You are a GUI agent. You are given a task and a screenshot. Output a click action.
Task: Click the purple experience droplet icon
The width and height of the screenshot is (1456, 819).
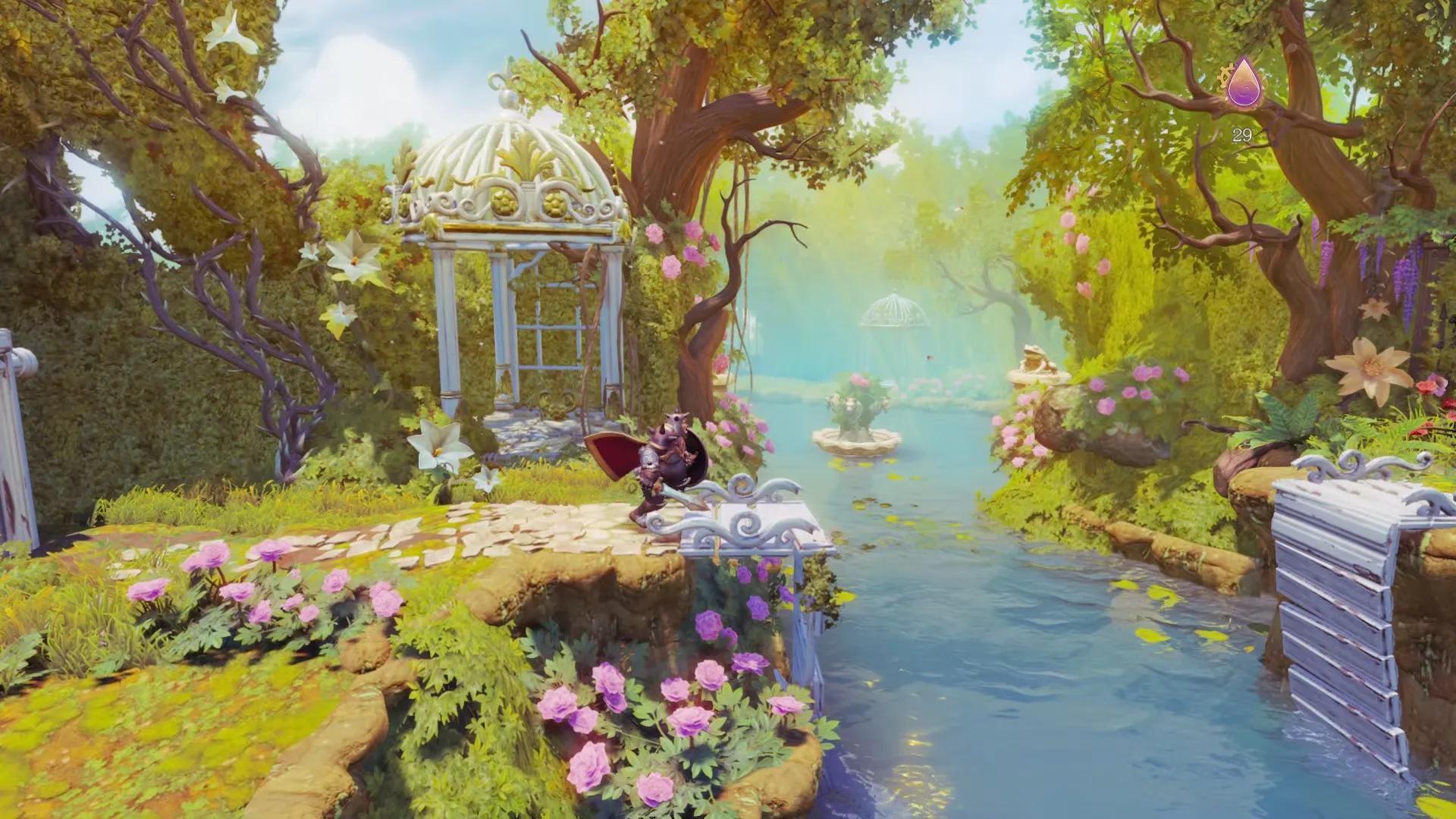pos(1242,84)
